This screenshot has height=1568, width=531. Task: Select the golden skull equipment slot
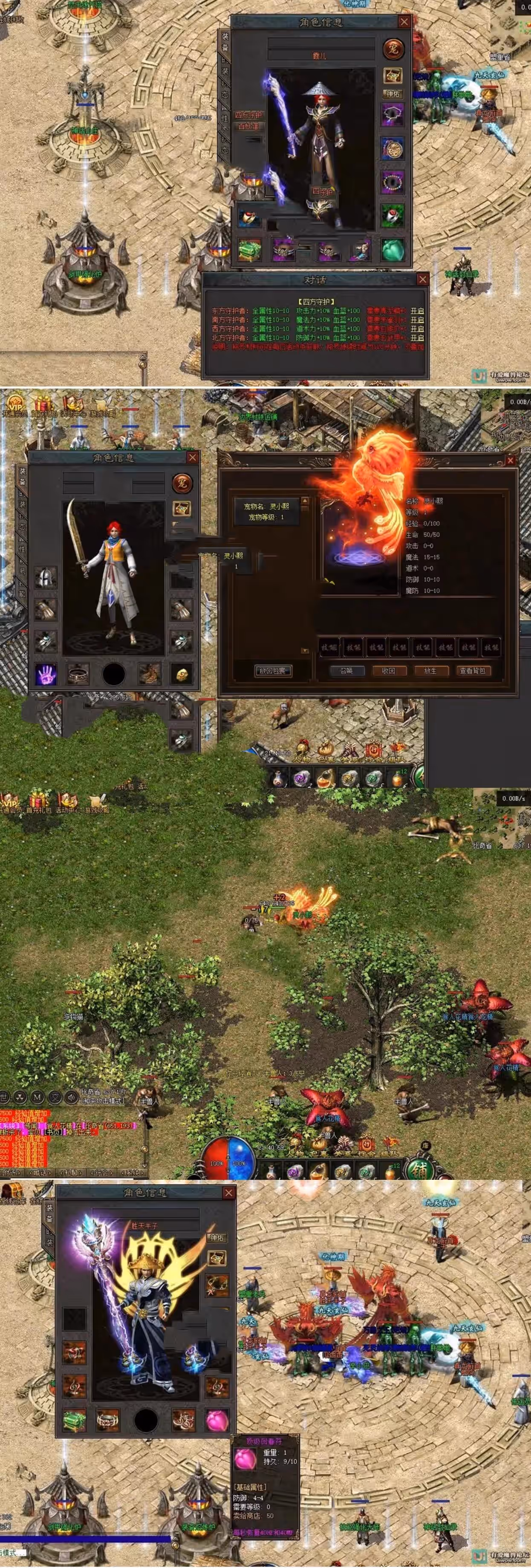point(182,674)
